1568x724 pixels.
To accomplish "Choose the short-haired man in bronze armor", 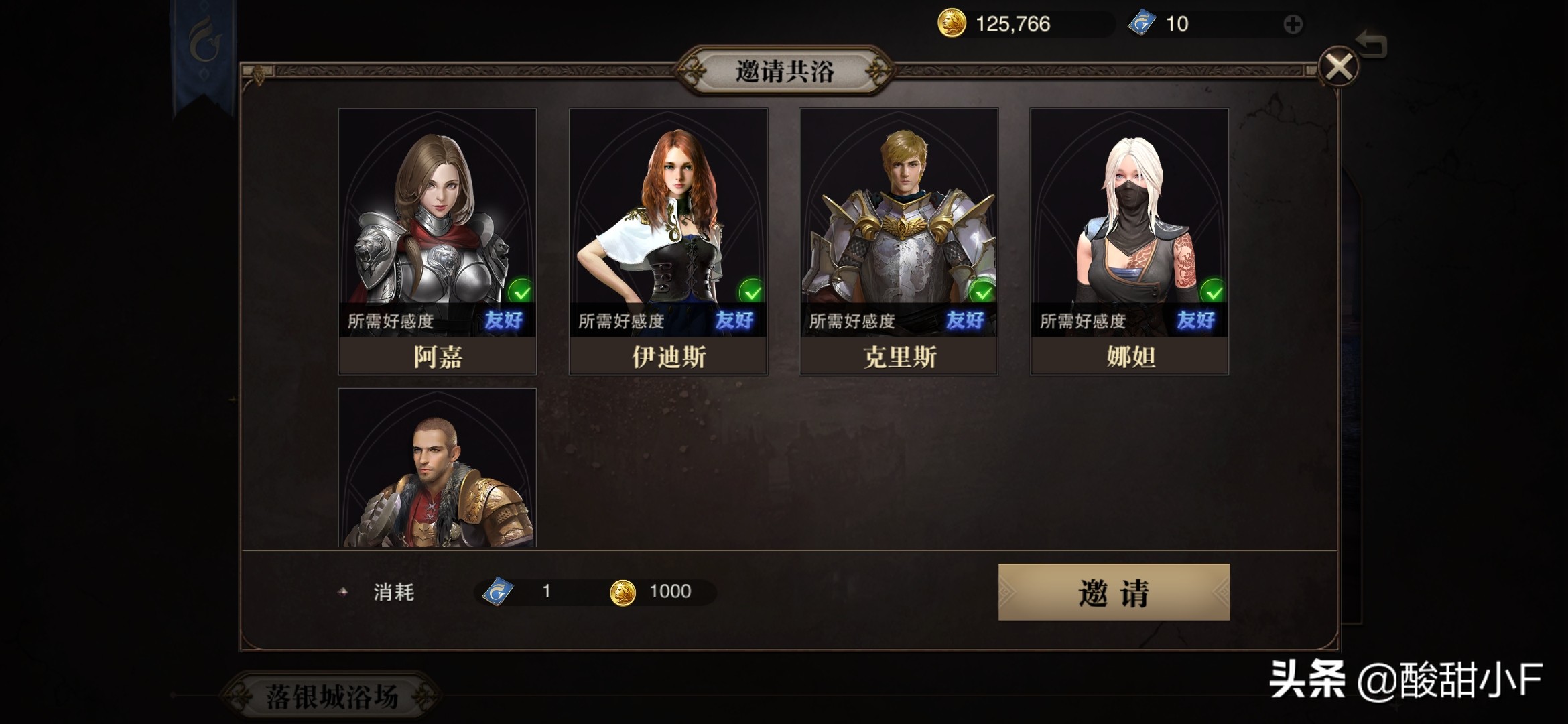I will (437, 469).
